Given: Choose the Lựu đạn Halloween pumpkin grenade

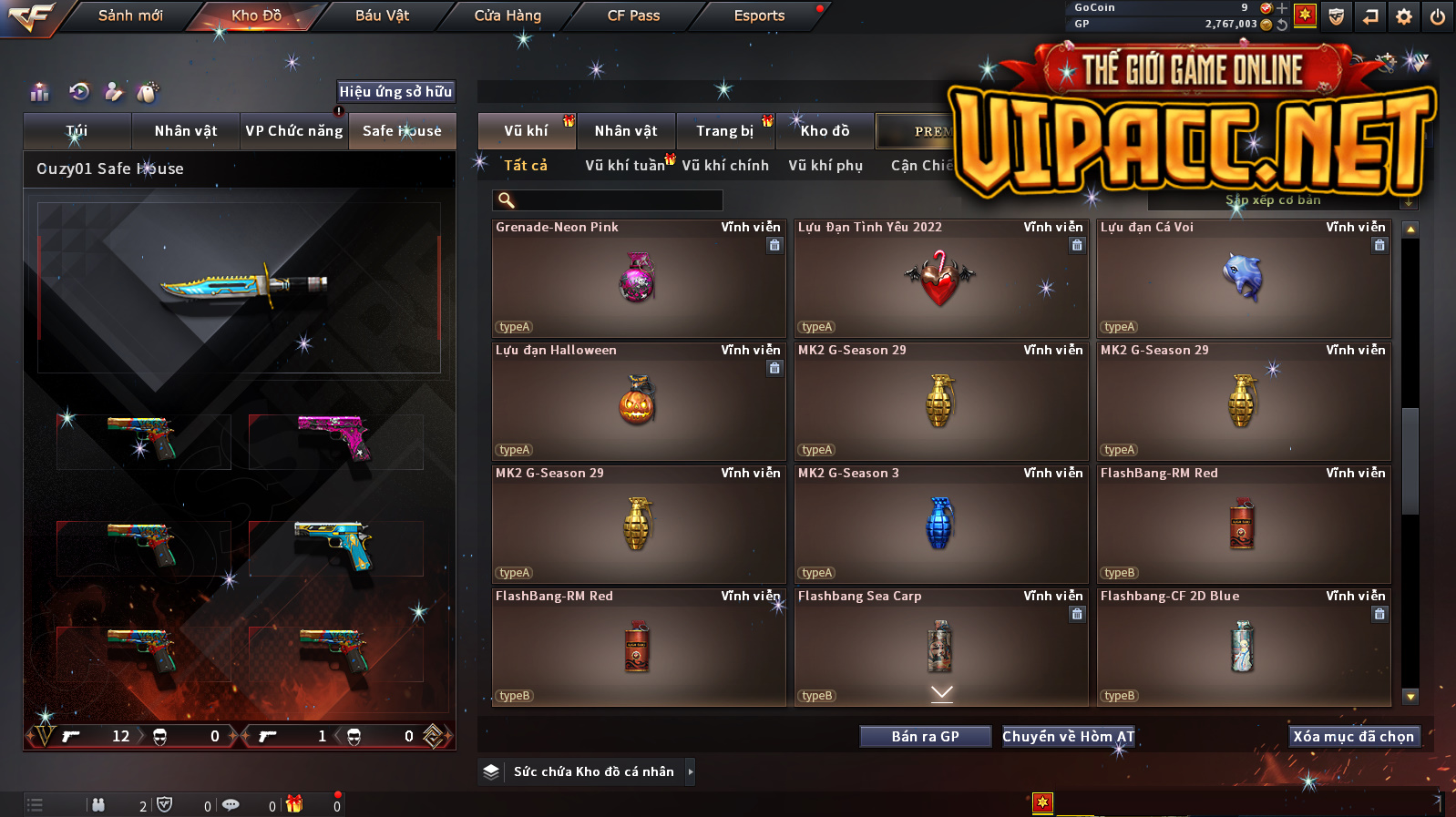Looking at the screenshot, I should click(638, 402).
